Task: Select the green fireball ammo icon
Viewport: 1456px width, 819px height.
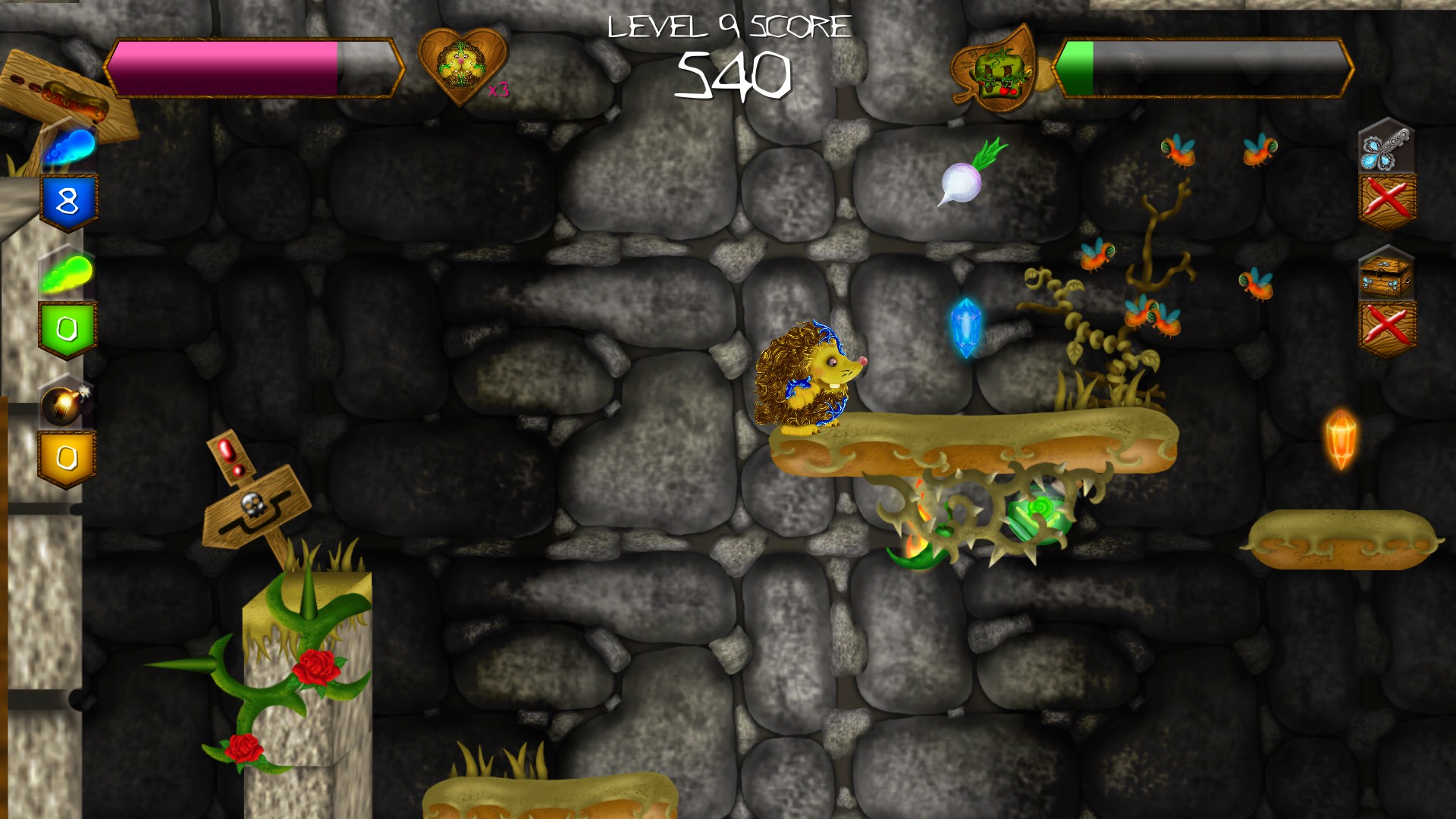Action: (68, 271)
